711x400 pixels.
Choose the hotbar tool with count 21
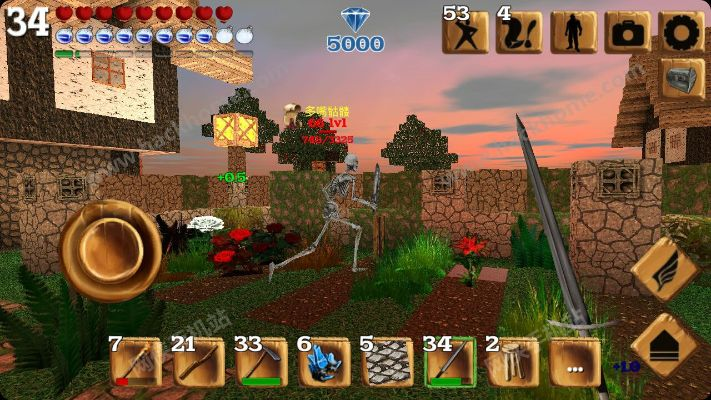click(x=199, y=361)
